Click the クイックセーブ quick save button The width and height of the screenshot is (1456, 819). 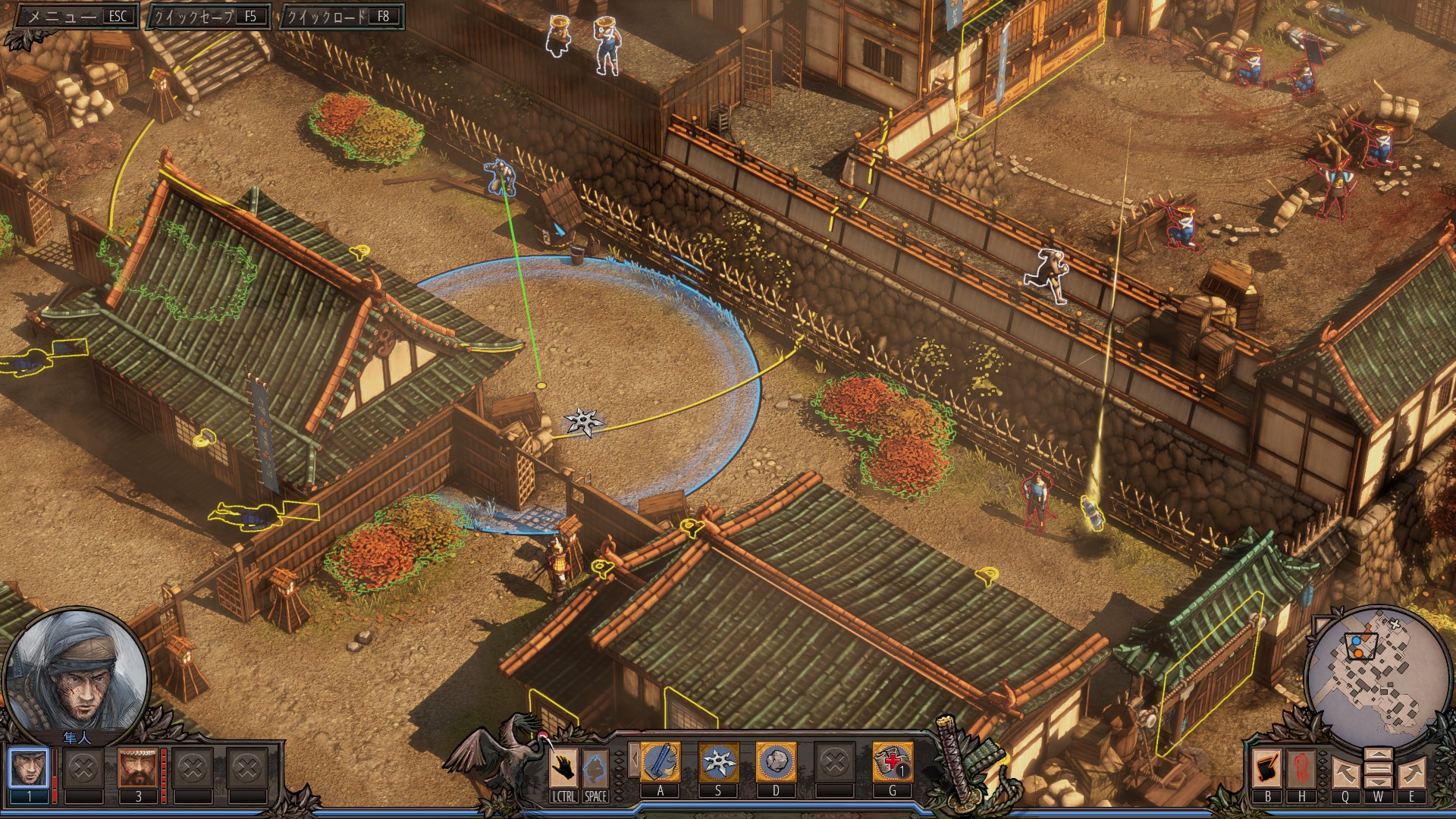(x=208, y=16)
